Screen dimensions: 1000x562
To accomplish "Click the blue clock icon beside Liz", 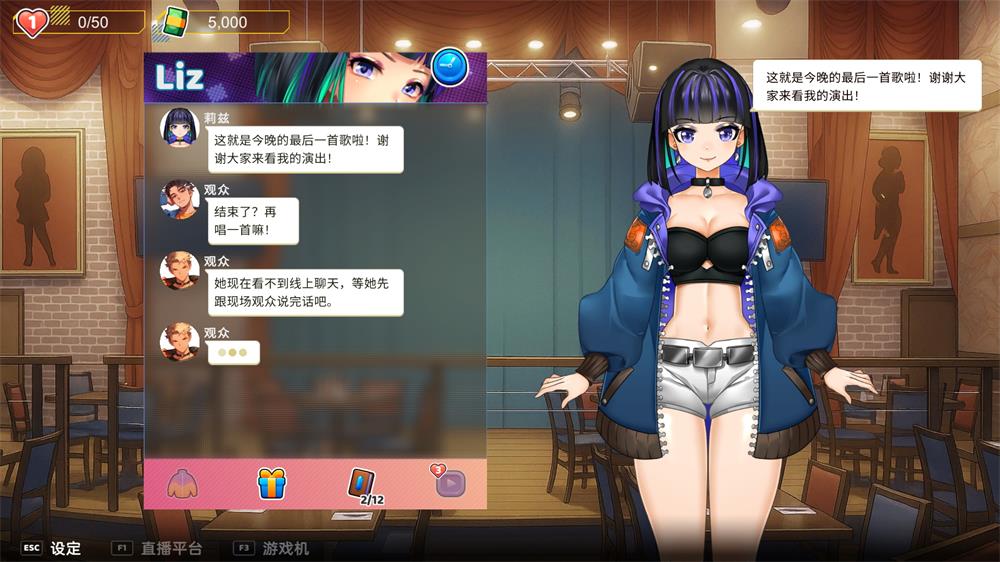I will pos(451,67).
